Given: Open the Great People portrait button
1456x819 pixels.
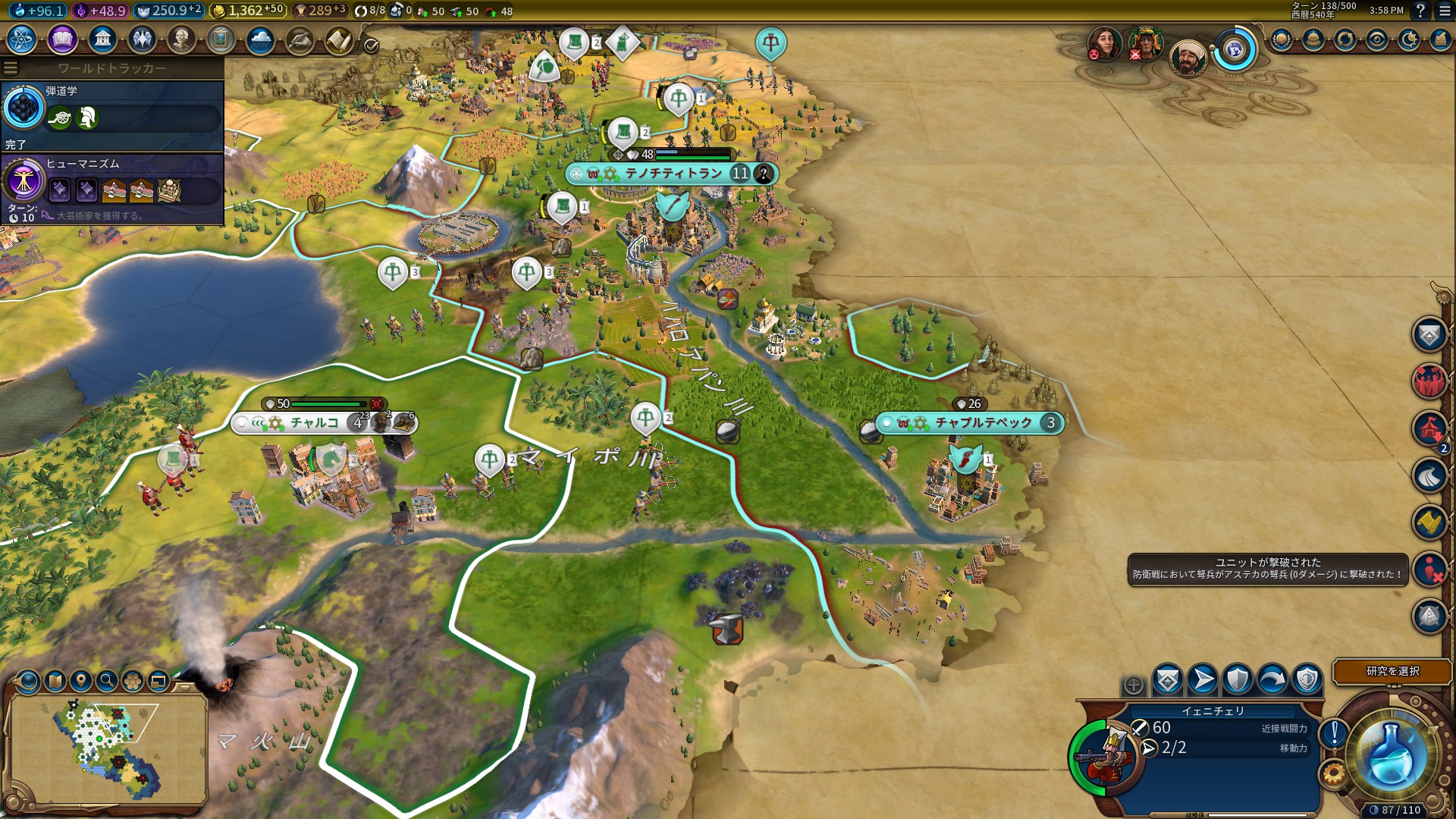Looking at the screenshot, I should (x=181, y=39).
